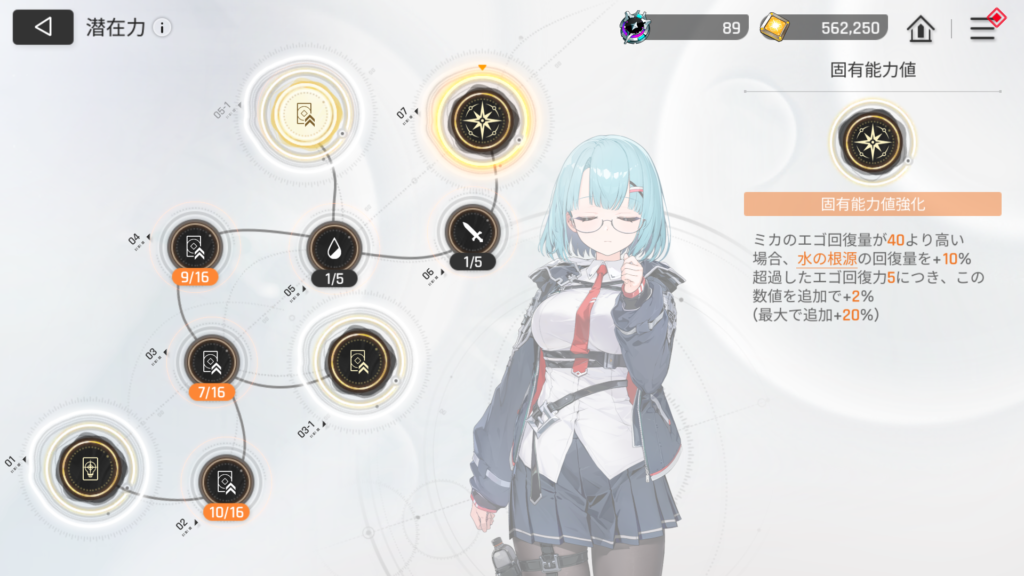Tap the gold currency icon
This screenshot has width=1024, height=576.
[775, 27]
